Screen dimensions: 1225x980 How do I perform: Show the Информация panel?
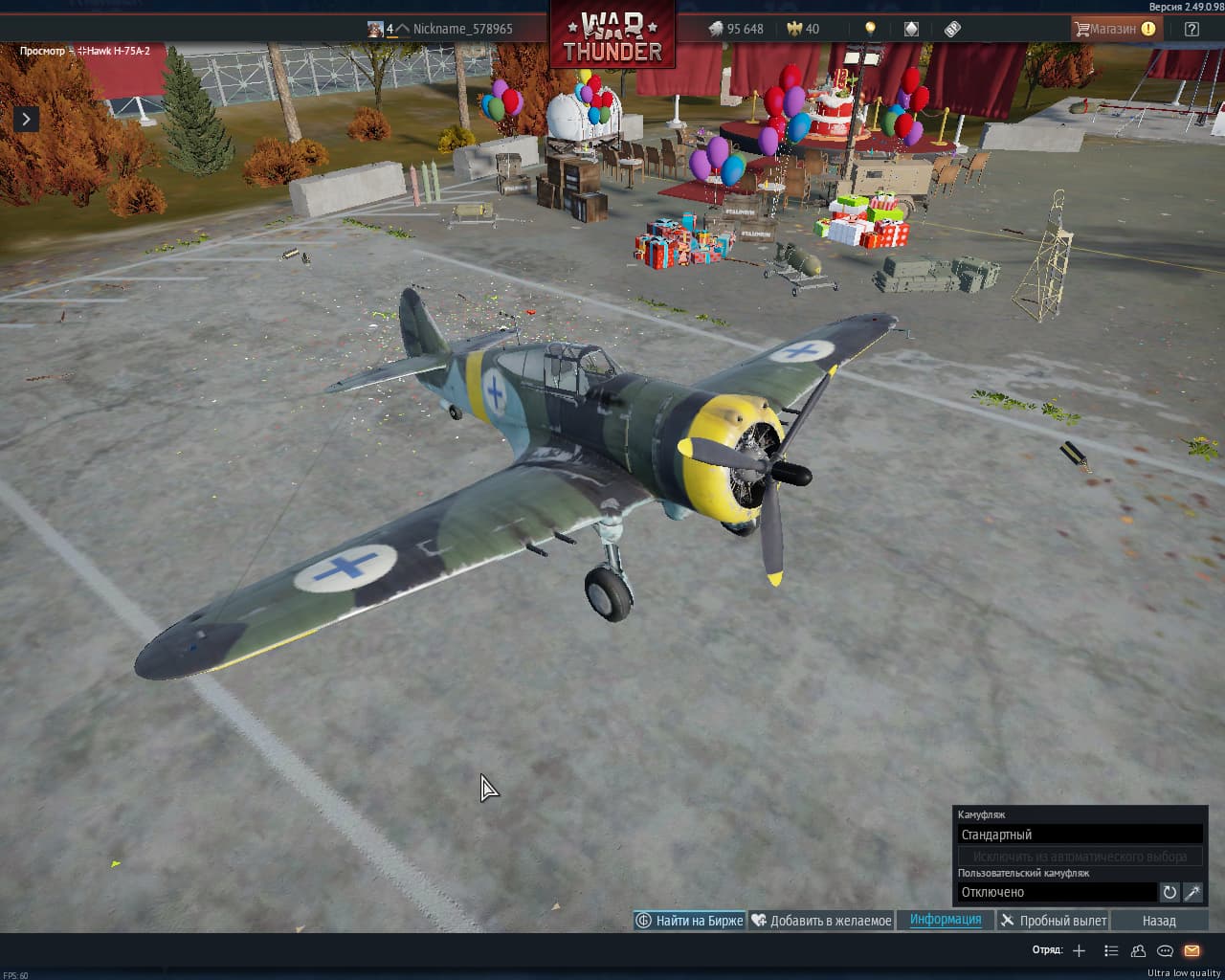(946, 920)
